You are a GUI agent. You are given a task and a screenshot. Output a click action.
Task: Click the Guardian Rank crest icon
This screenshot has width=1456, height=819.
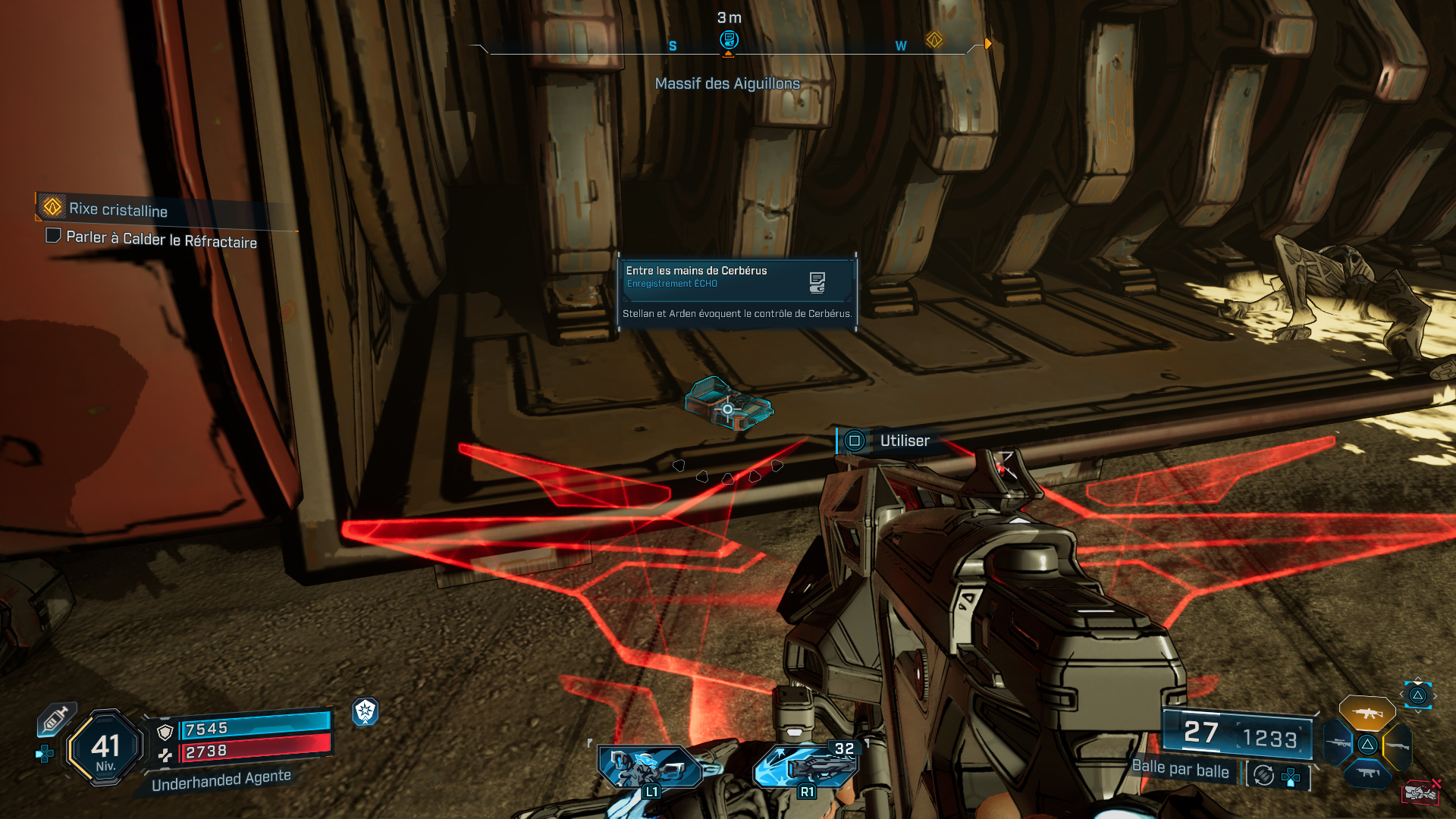pos(365,713)
